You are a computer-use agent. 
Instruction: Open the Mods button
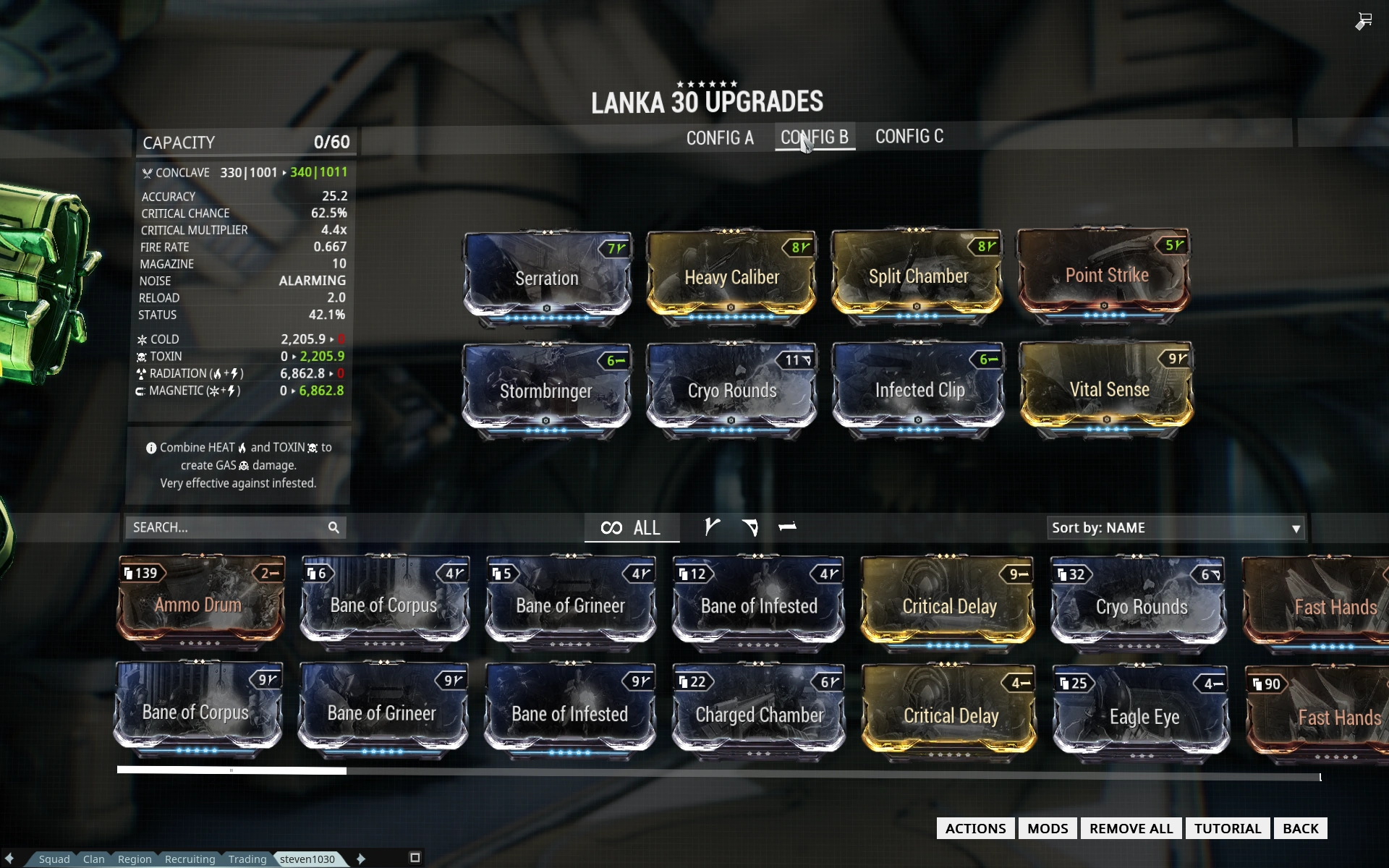tap(1048, 828)
